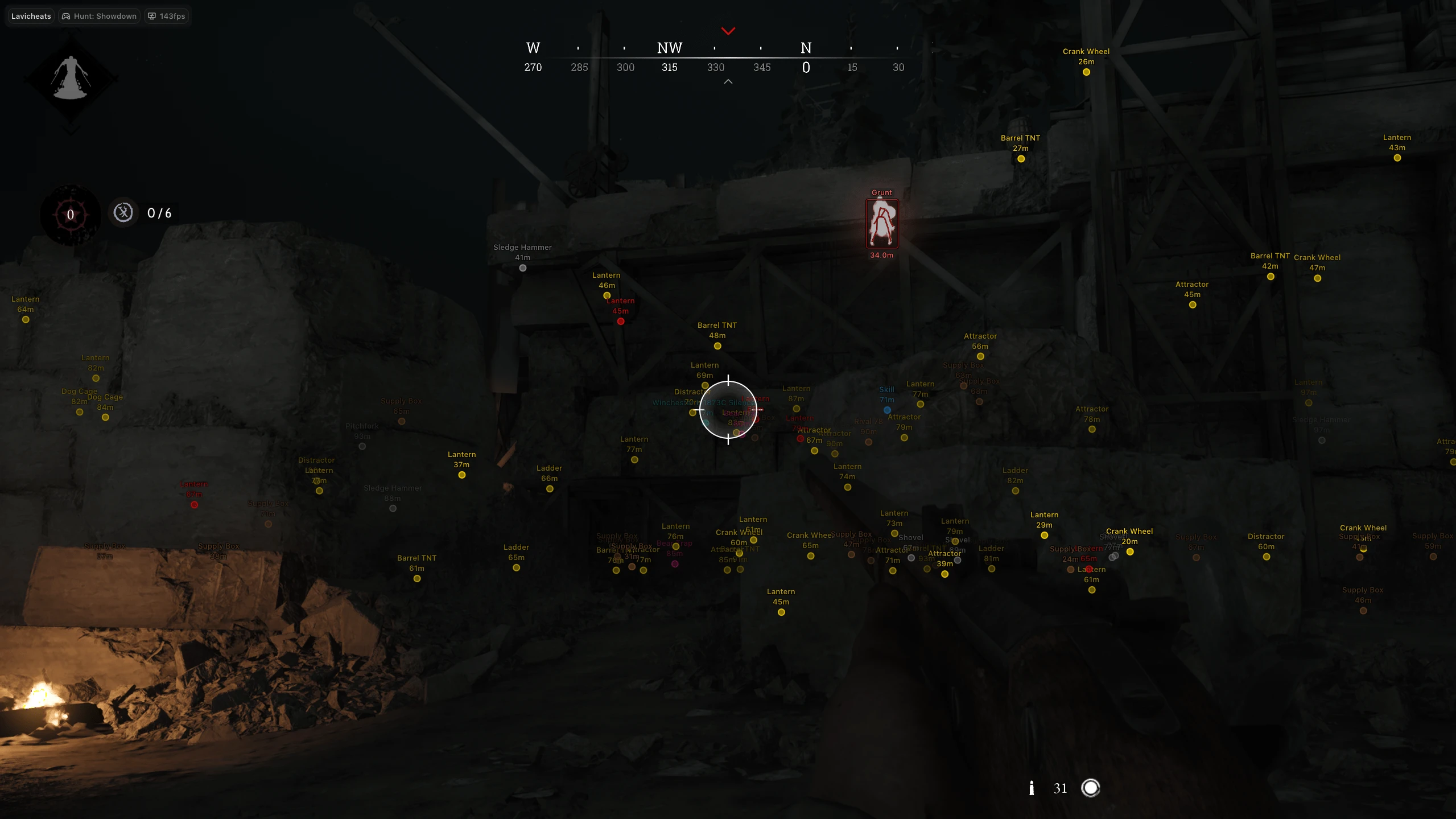Open the Lavicheats menu label

tap(30, 15)
